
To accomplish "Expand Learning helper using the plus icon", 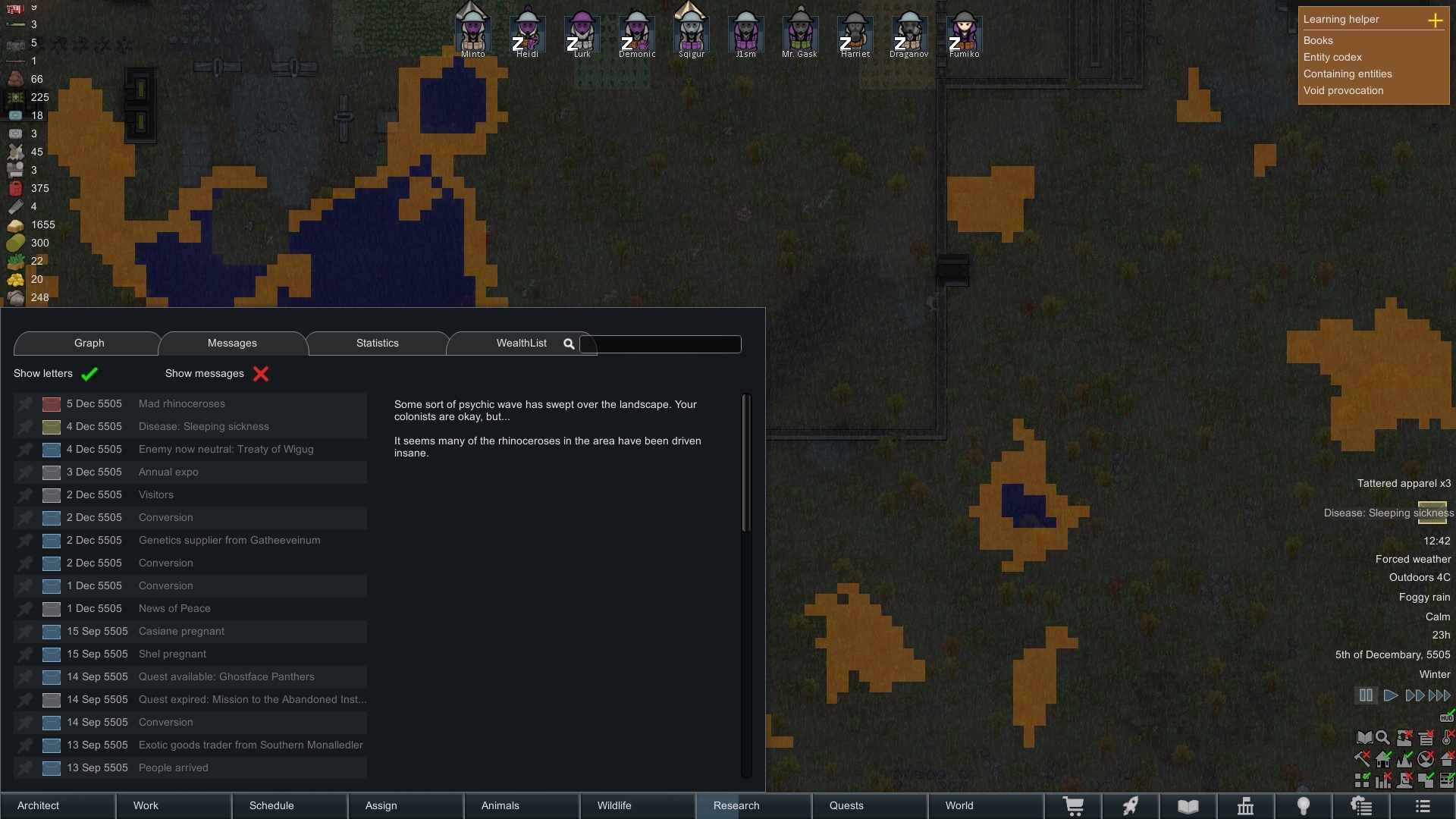I will coord(1437,21).
